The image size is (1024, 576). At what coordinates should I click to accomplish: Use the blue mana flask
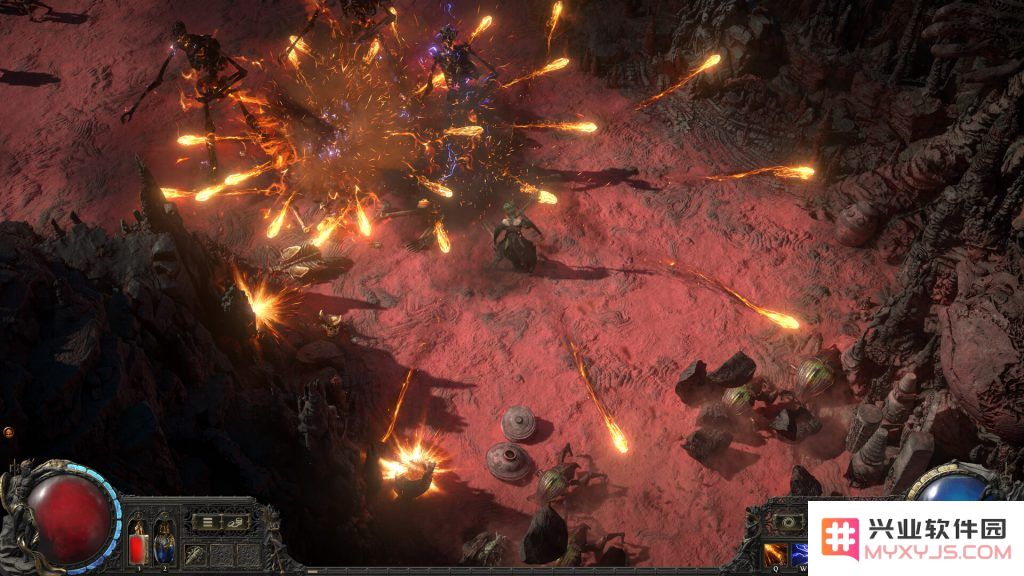(x=163, y=542)
